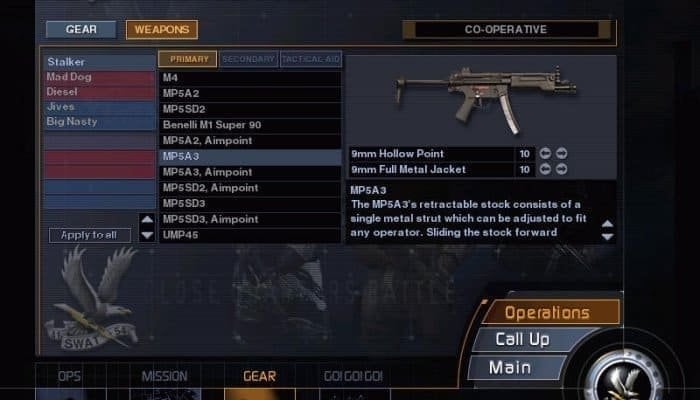The width and height of the screenshot is (700, 400).
Task: Launch mission with GO! GO! GO!
Action: (x=353, y=377)
